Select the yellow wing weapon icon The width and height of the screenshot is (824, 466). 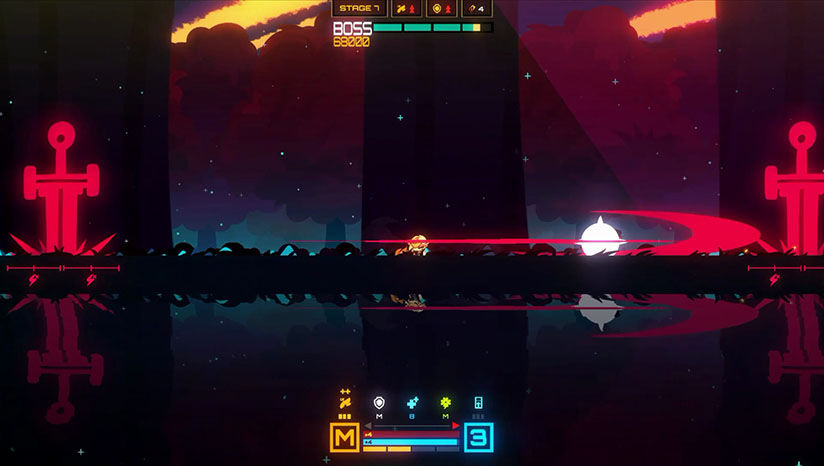pyautogui.click(x=345, y=402)
